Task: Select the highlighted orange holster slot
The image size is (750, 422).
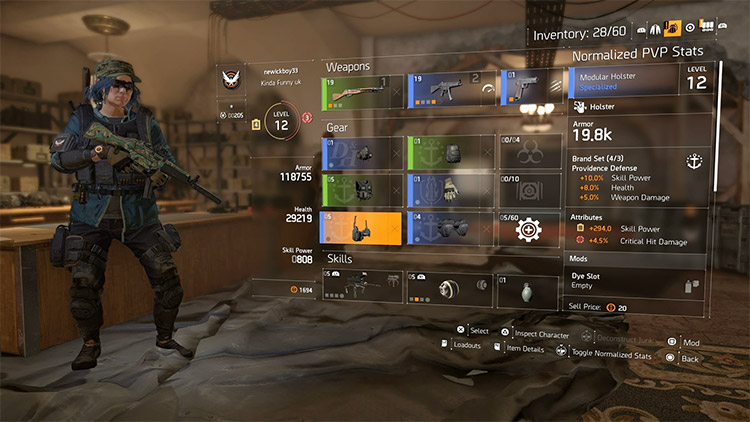Action: tap(360, 228)
